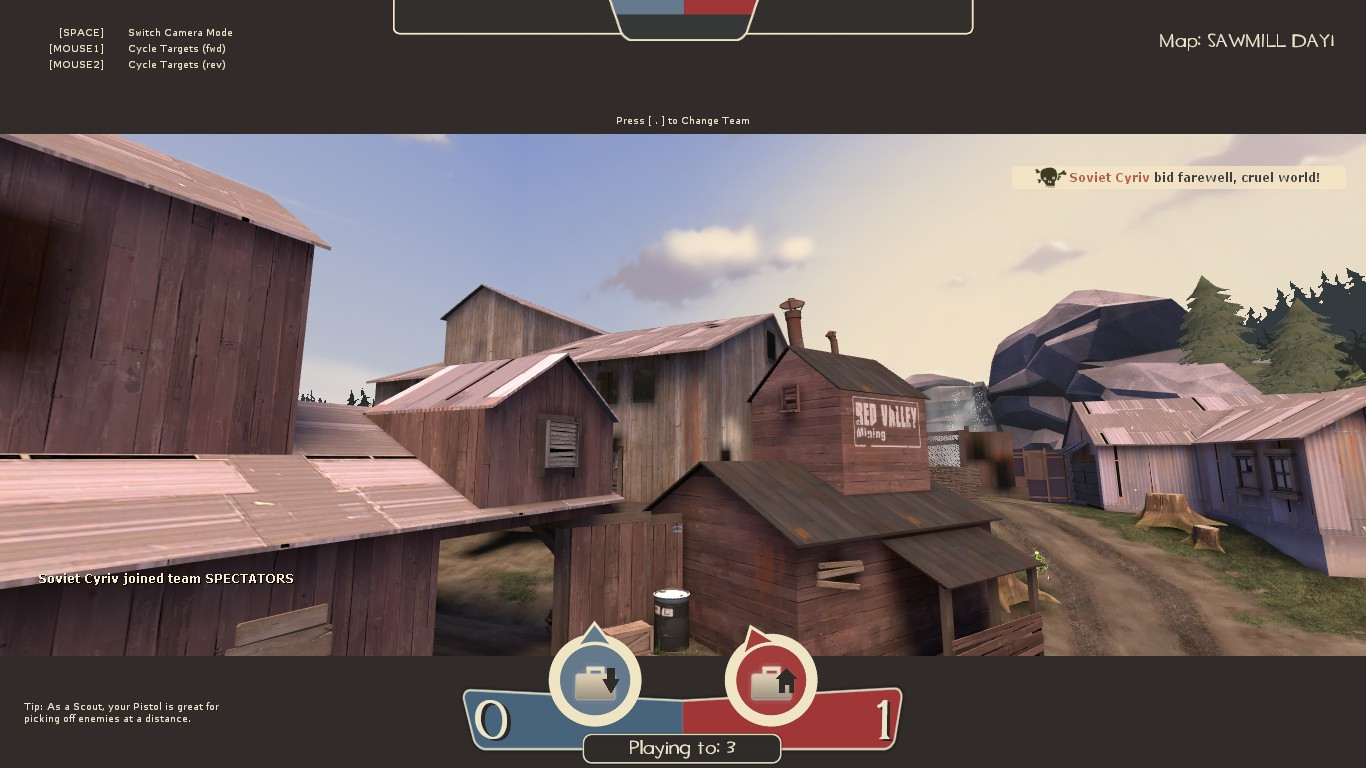Click Soviet Cyriv's name in the kill feed
The height and width of the screenshot is (768, 1366).
[1109, 177]
